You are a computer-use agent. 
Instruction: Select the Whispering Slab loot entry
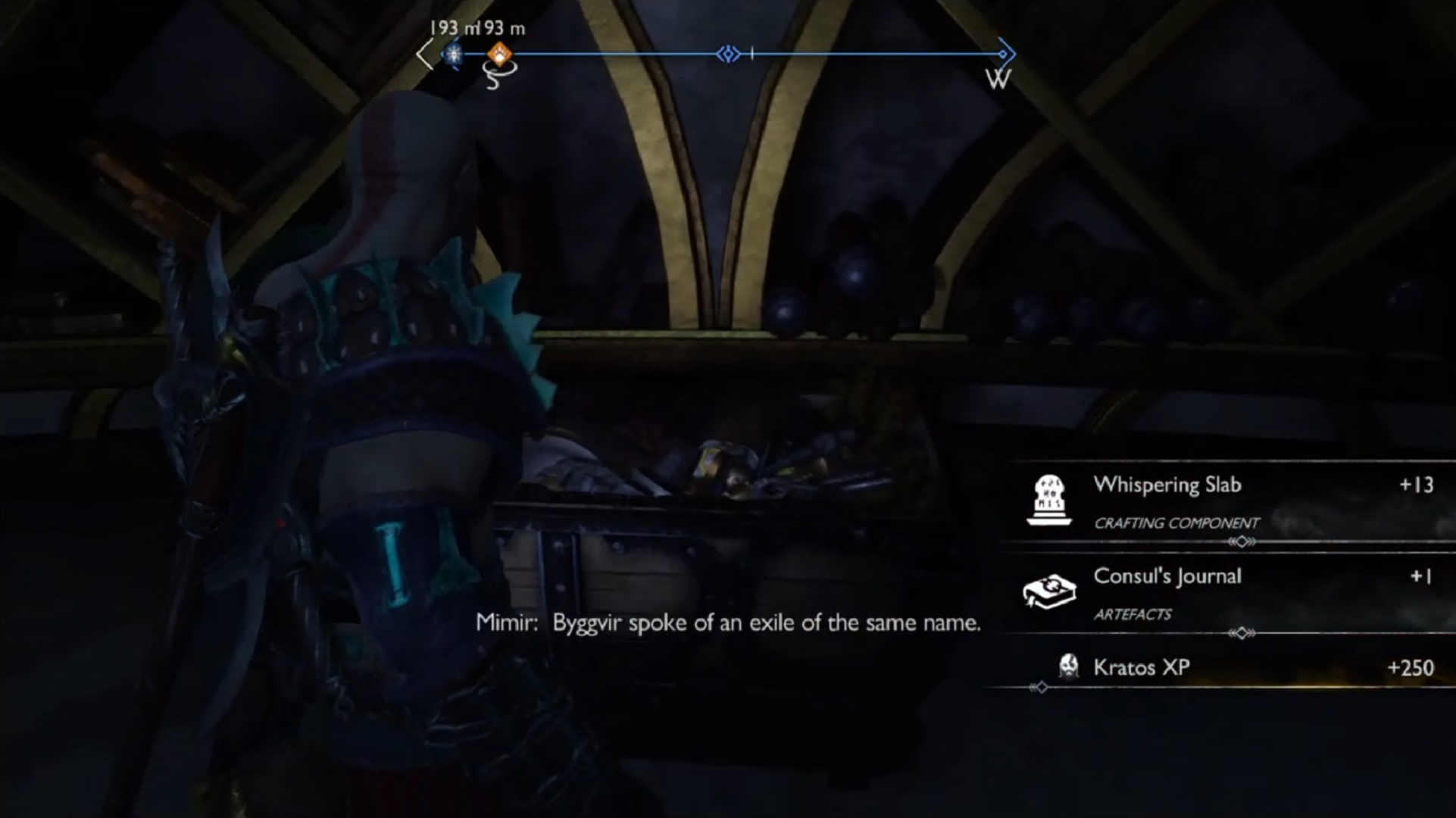[x=1227, y=501]
